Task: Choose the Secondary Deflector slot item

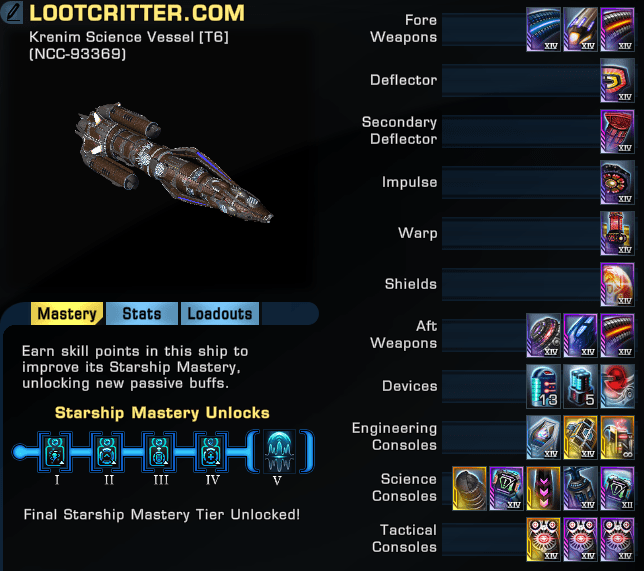Action: (x=616, y=131)
